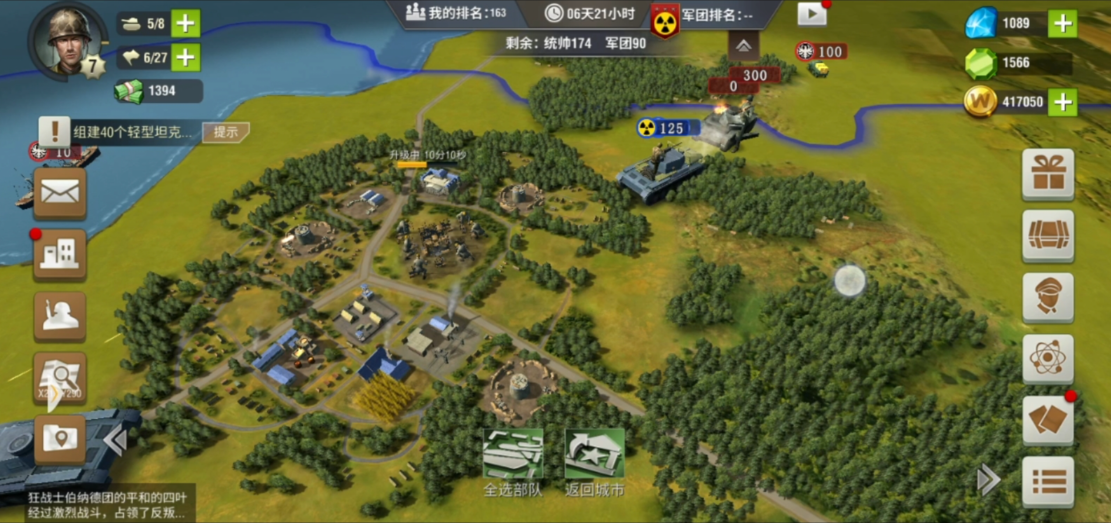The image size is (1111, 523).
Task: Open the atom research icon
Action: [x=1048, y=359]
